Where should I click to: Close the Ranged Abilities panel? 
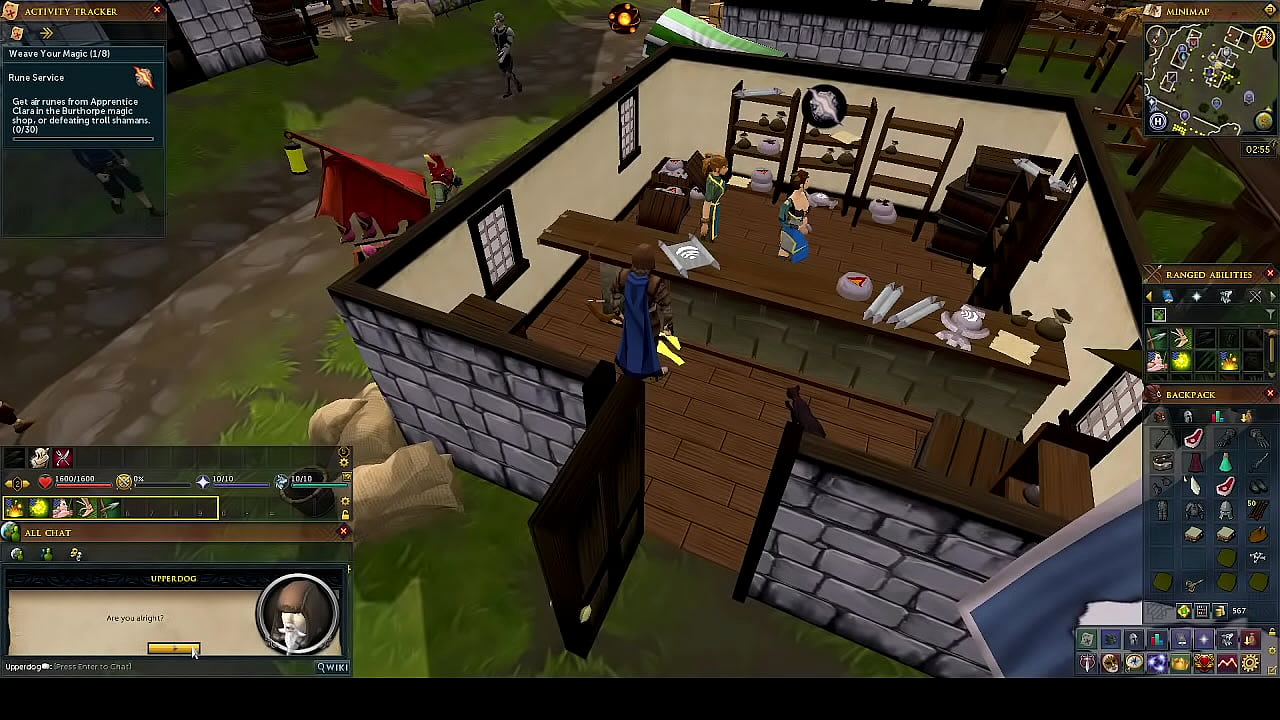click(1270, 274)
